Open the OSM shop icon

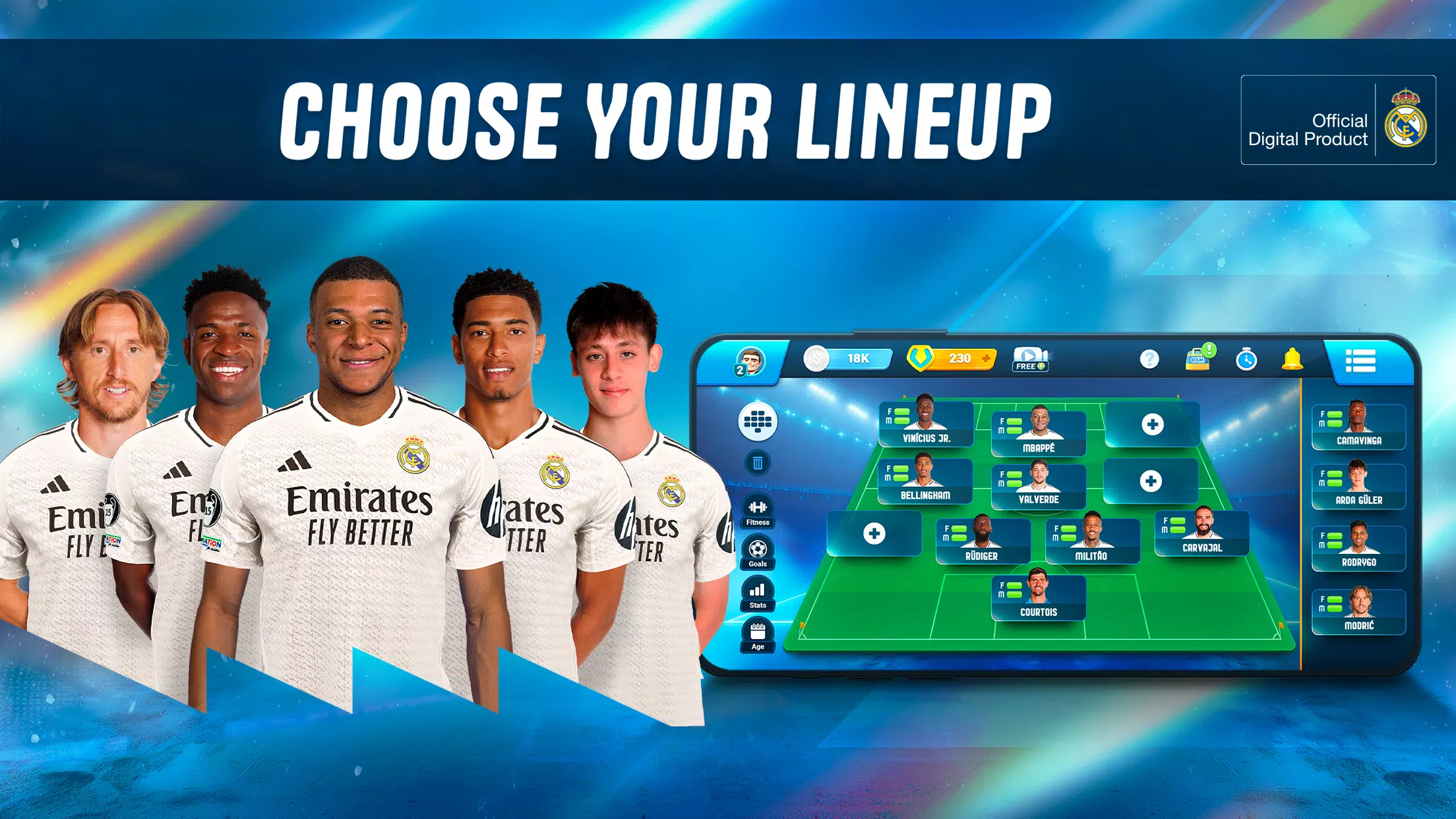click(x=1198, y=359)
